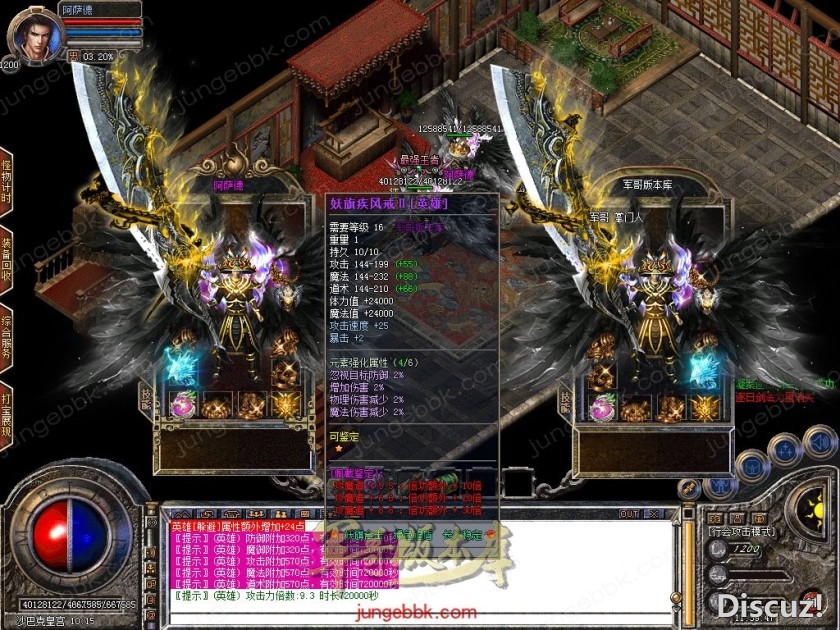This screenshot has width=840, height=630.
Task: Switch to the 综合服务 side tab
Action: (7, 338)
